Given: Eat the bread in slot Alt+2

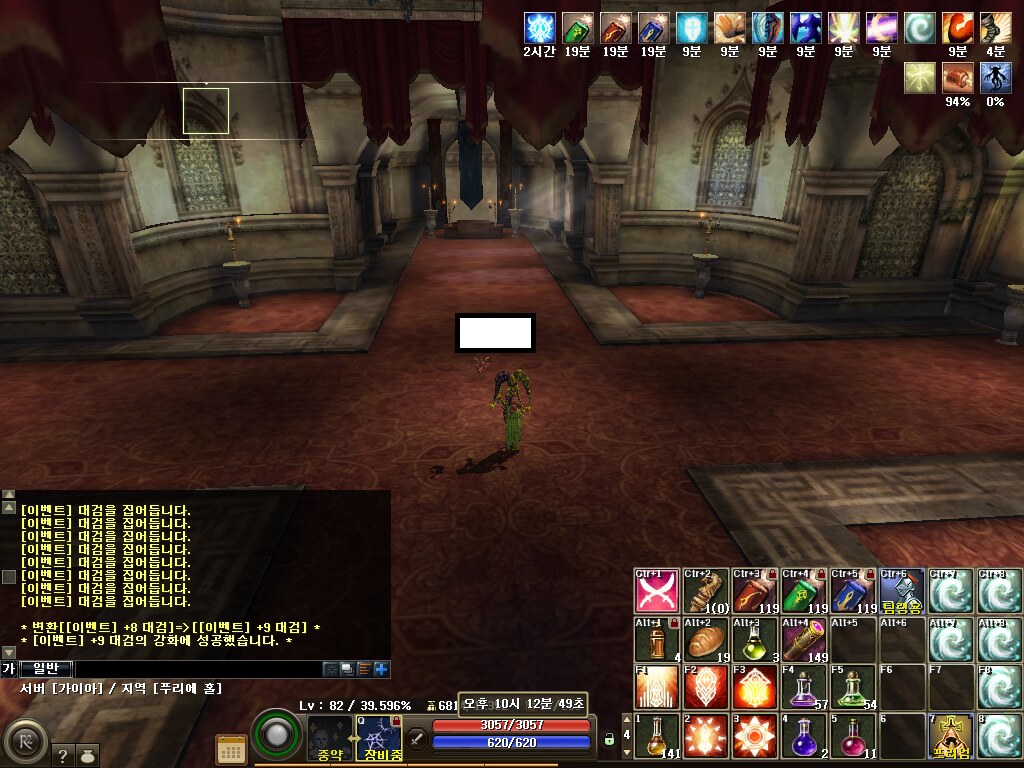Looking at the screenshot, I should point(706,639).
